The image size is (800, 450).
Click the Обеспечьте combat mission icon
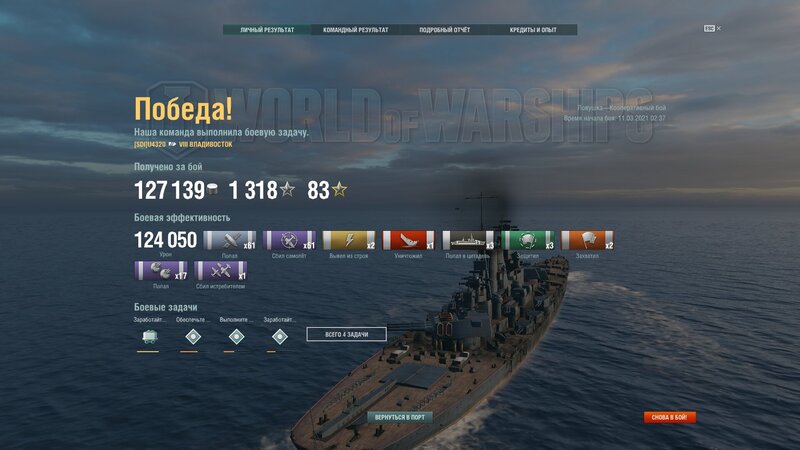(x=192, y=336)
